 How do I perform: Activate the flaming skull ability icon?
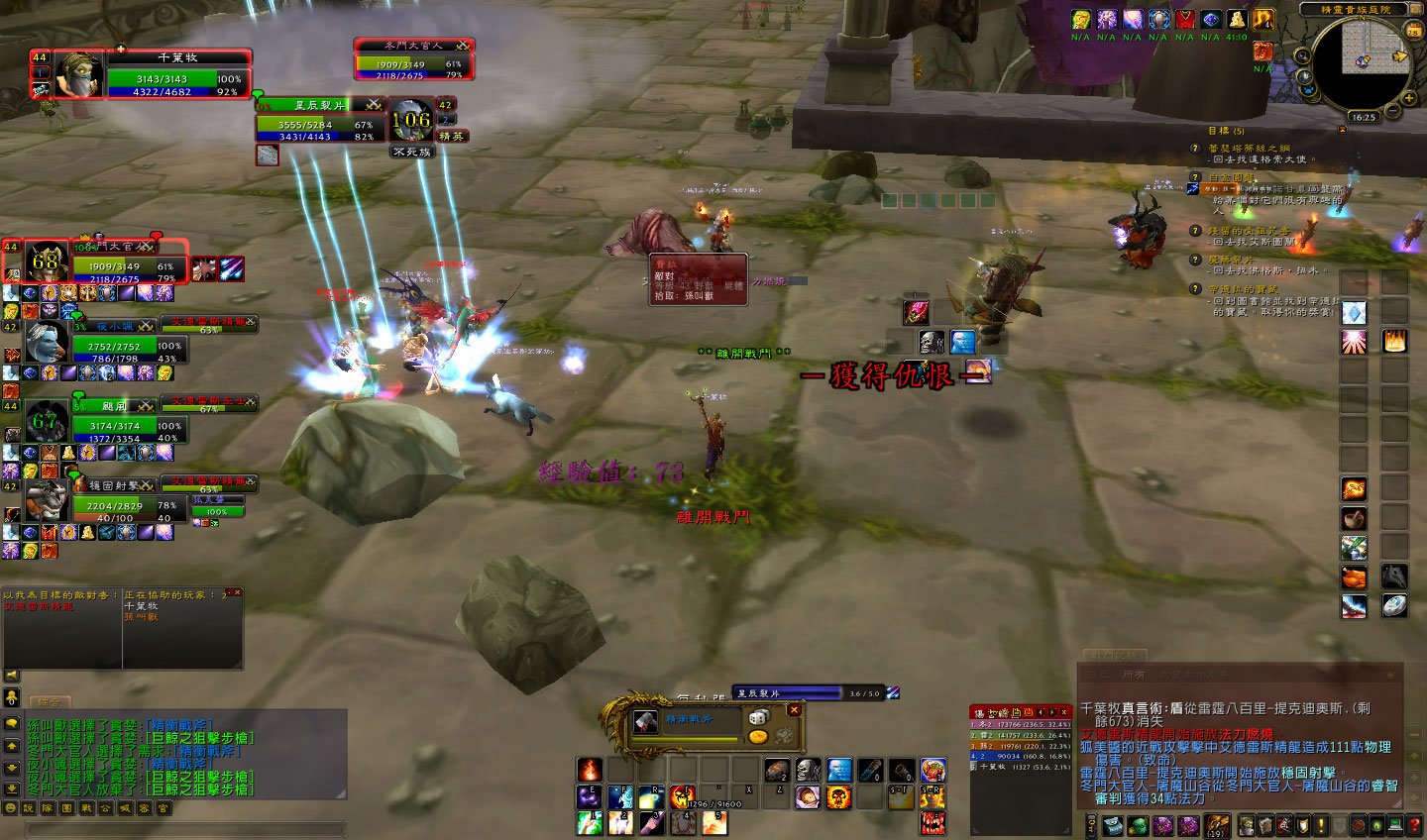[x=838, y=796]
